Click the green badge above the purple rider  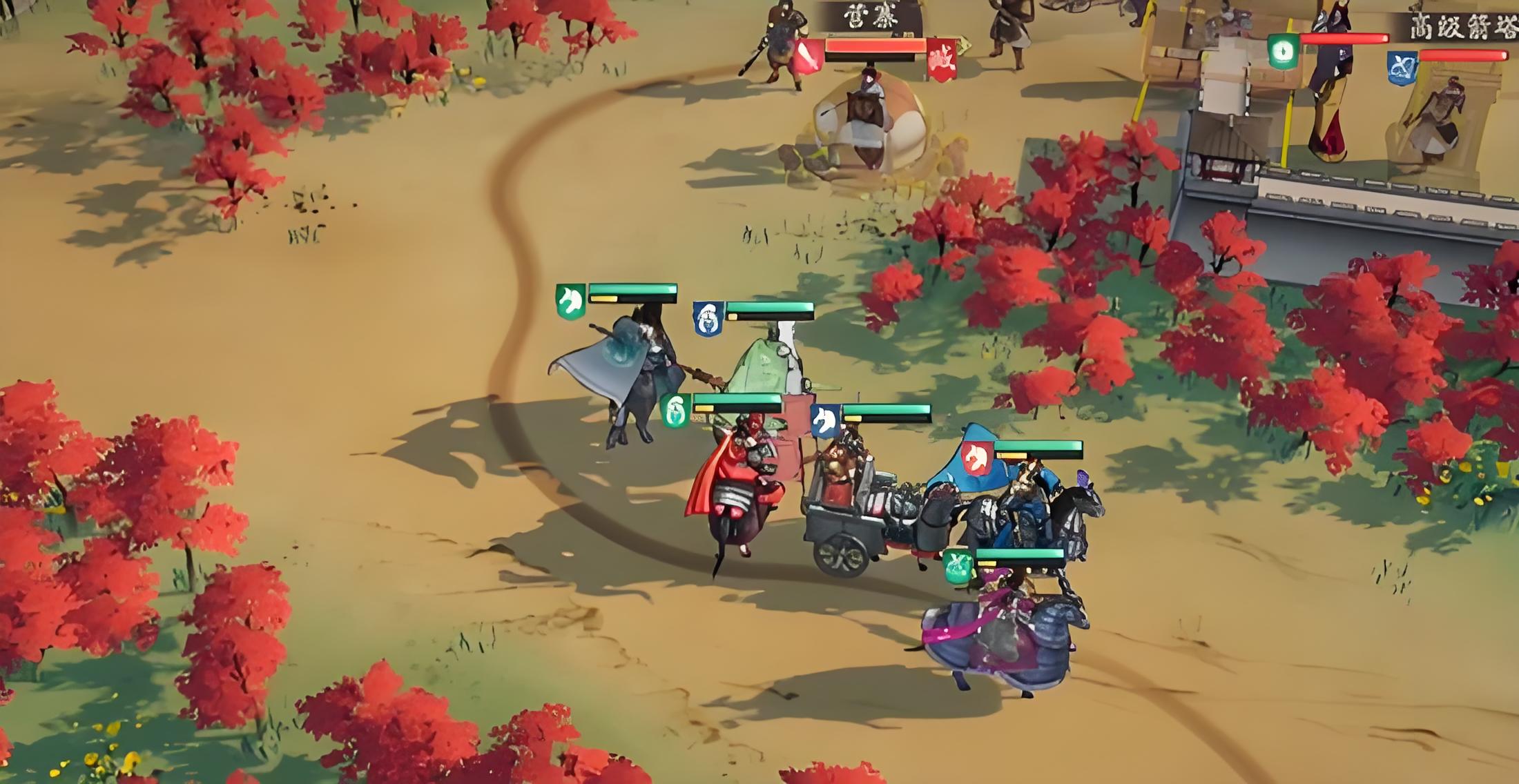(958, 567)
